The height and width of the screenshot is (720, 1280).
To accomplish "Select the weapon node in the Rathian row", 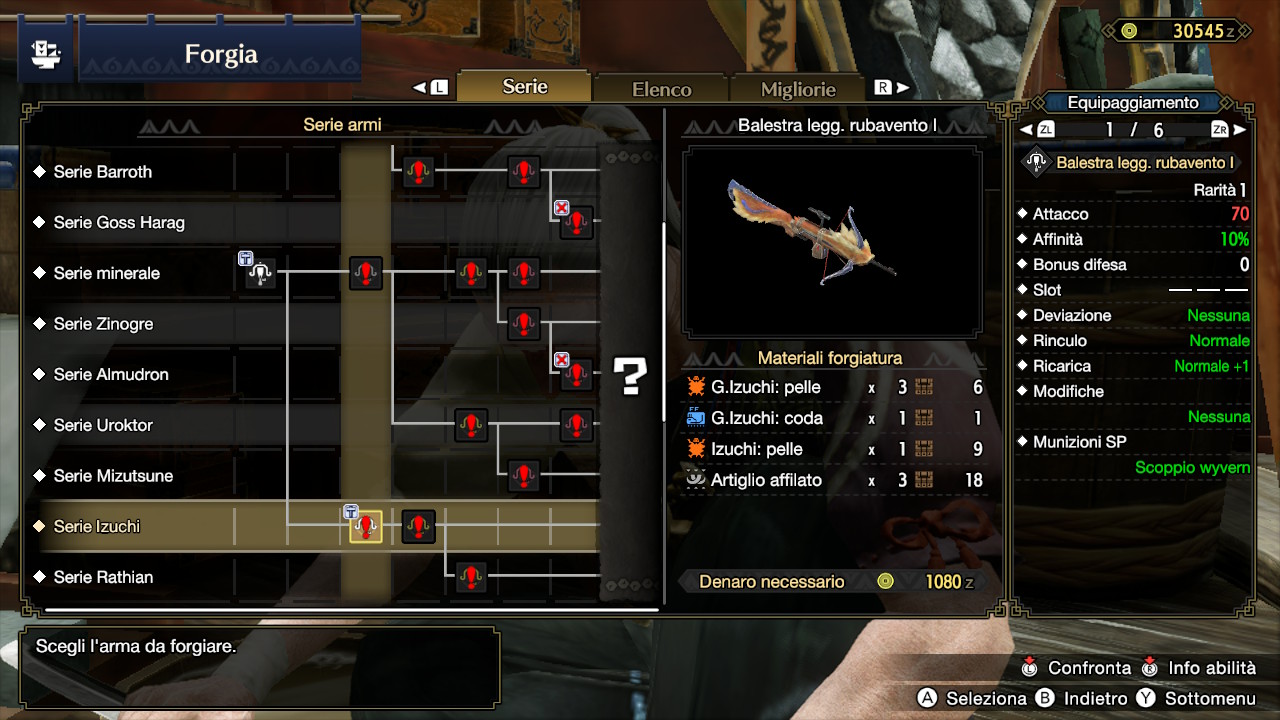I will (x=471, y=578).
